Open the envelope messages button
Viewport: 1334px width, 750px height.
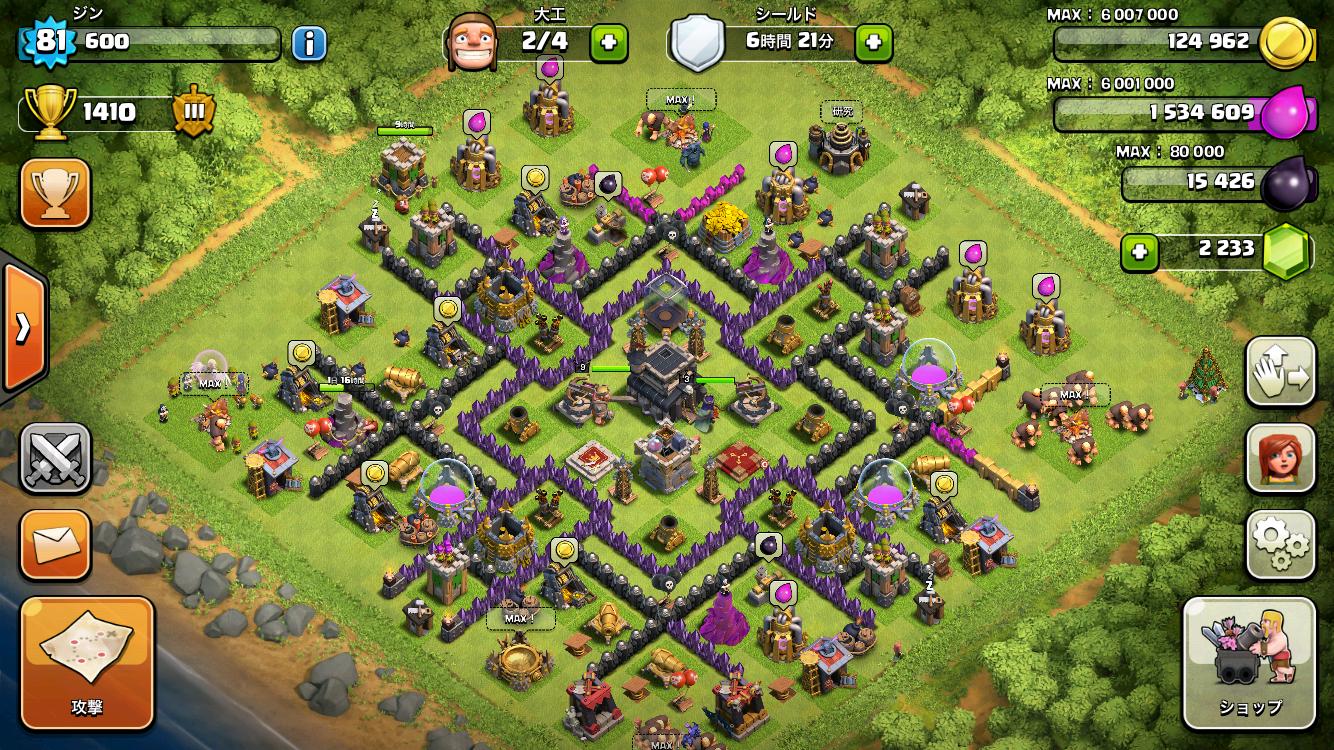pyautogui.click(x=55, y=544)
